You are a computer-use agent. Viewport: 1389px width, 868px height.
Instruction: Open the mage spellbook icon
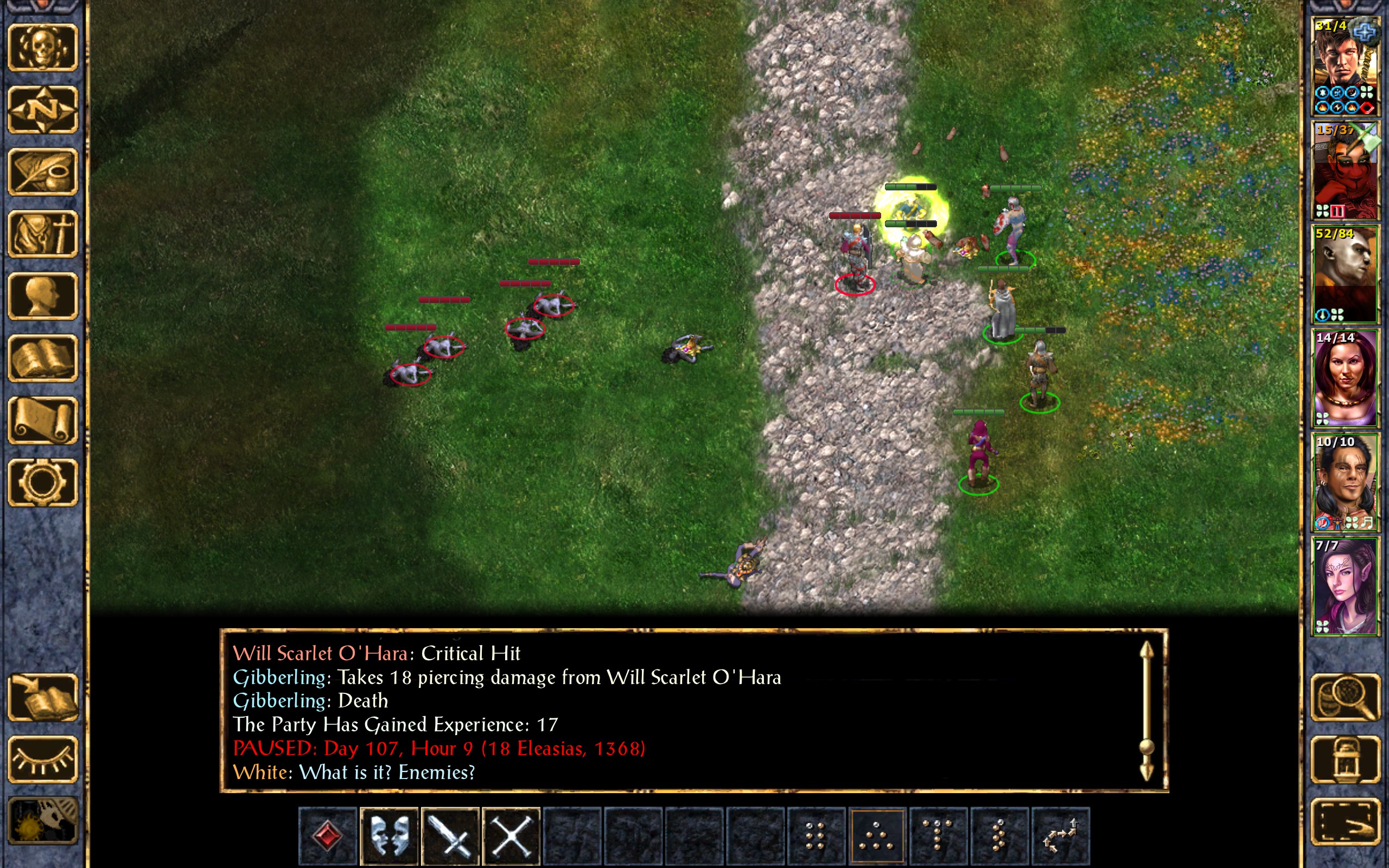point(43,358)
